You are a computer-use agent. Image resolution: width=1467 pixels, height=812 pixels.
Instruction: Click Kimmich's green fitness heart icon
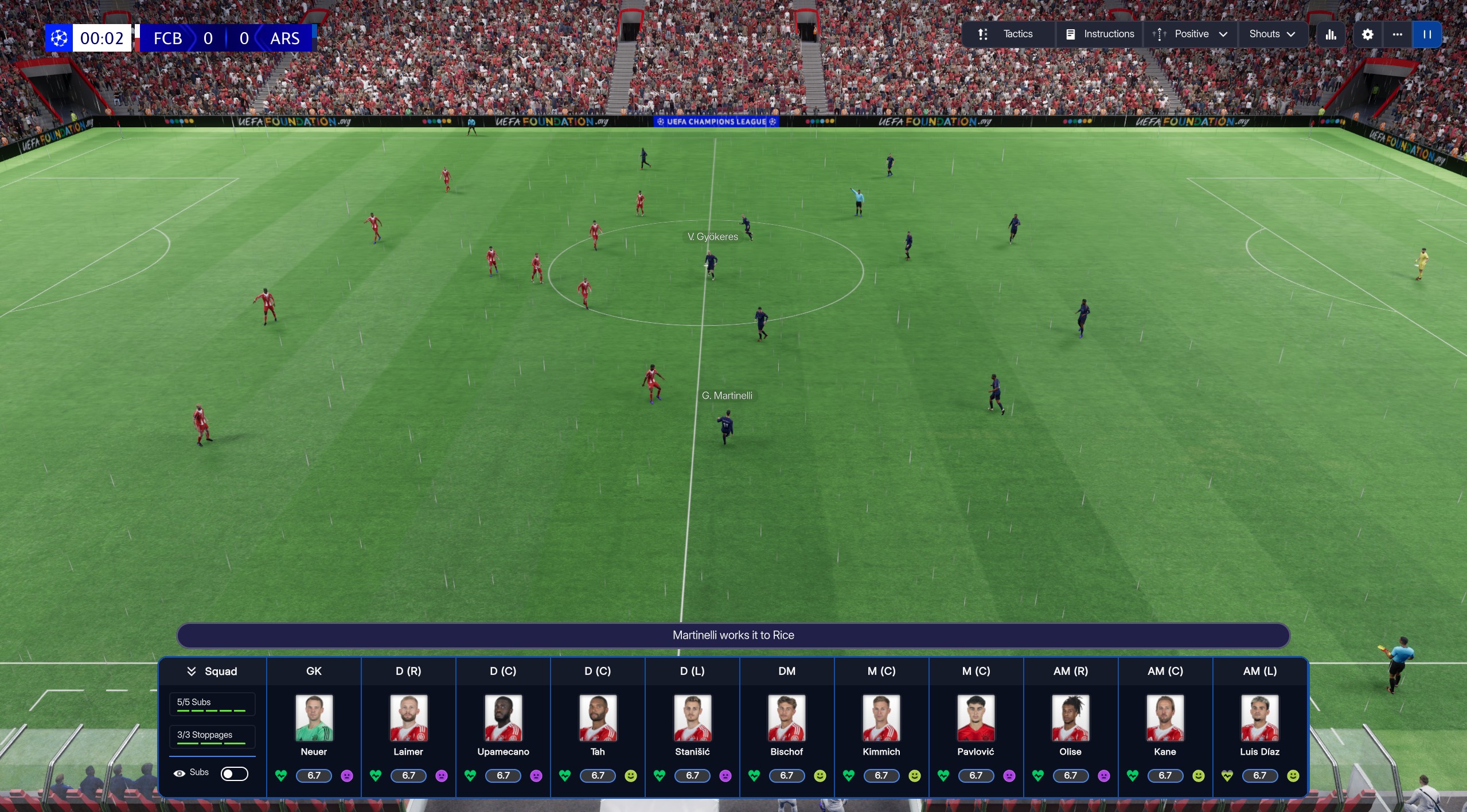point(849,775)
